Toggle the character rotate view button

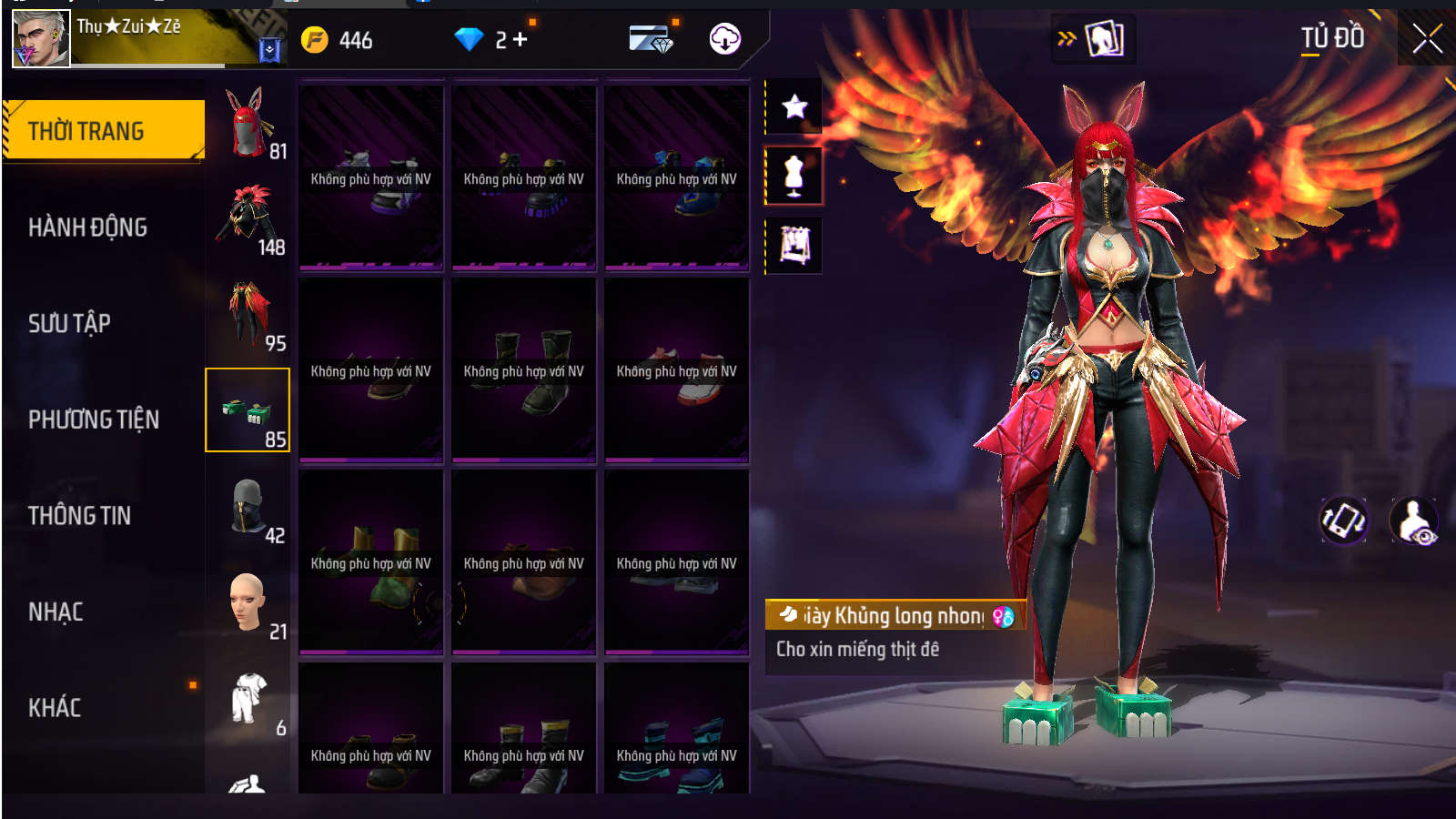pyautogui.click(x=1343, y=521)
